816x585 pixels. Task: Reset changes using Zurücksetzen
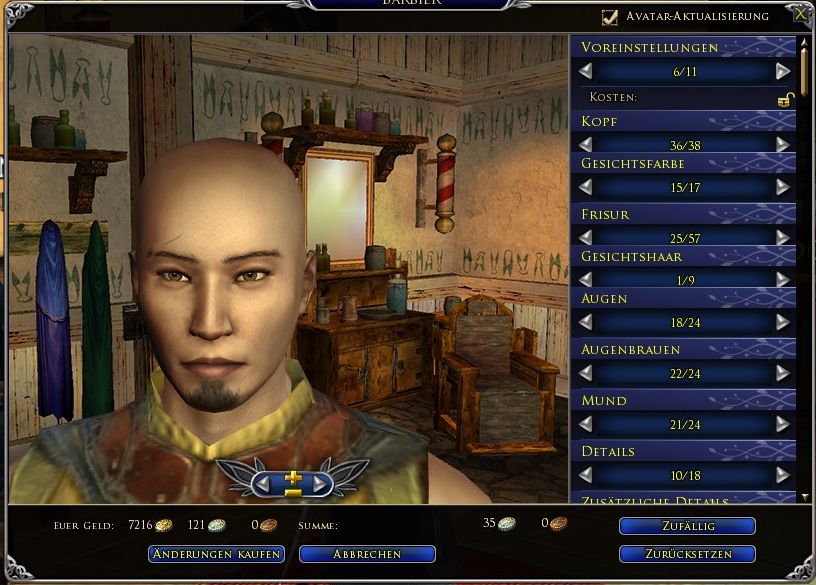pos(687,554)
